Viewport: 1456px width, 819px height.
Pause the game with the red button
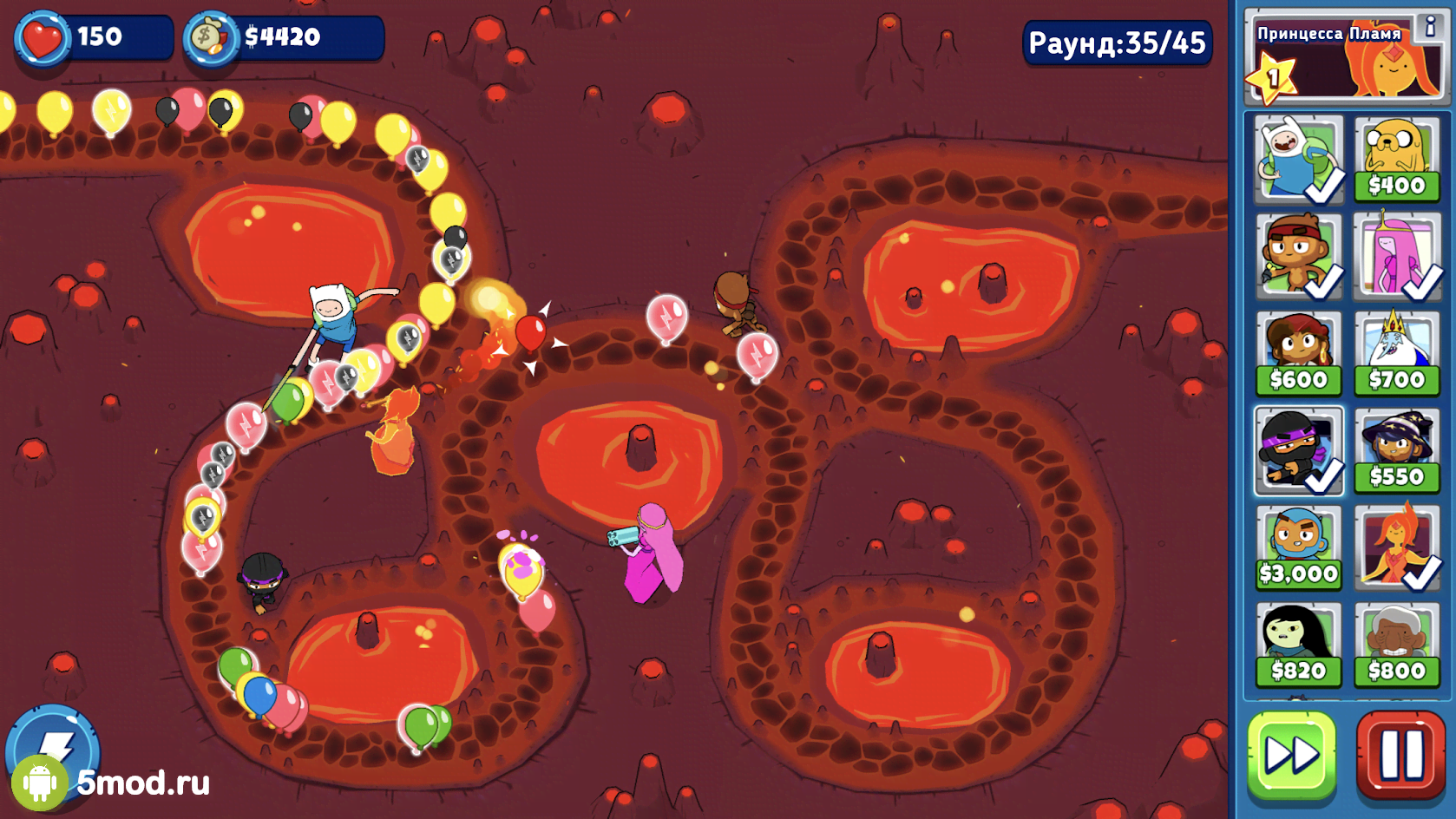[1400, 754]
